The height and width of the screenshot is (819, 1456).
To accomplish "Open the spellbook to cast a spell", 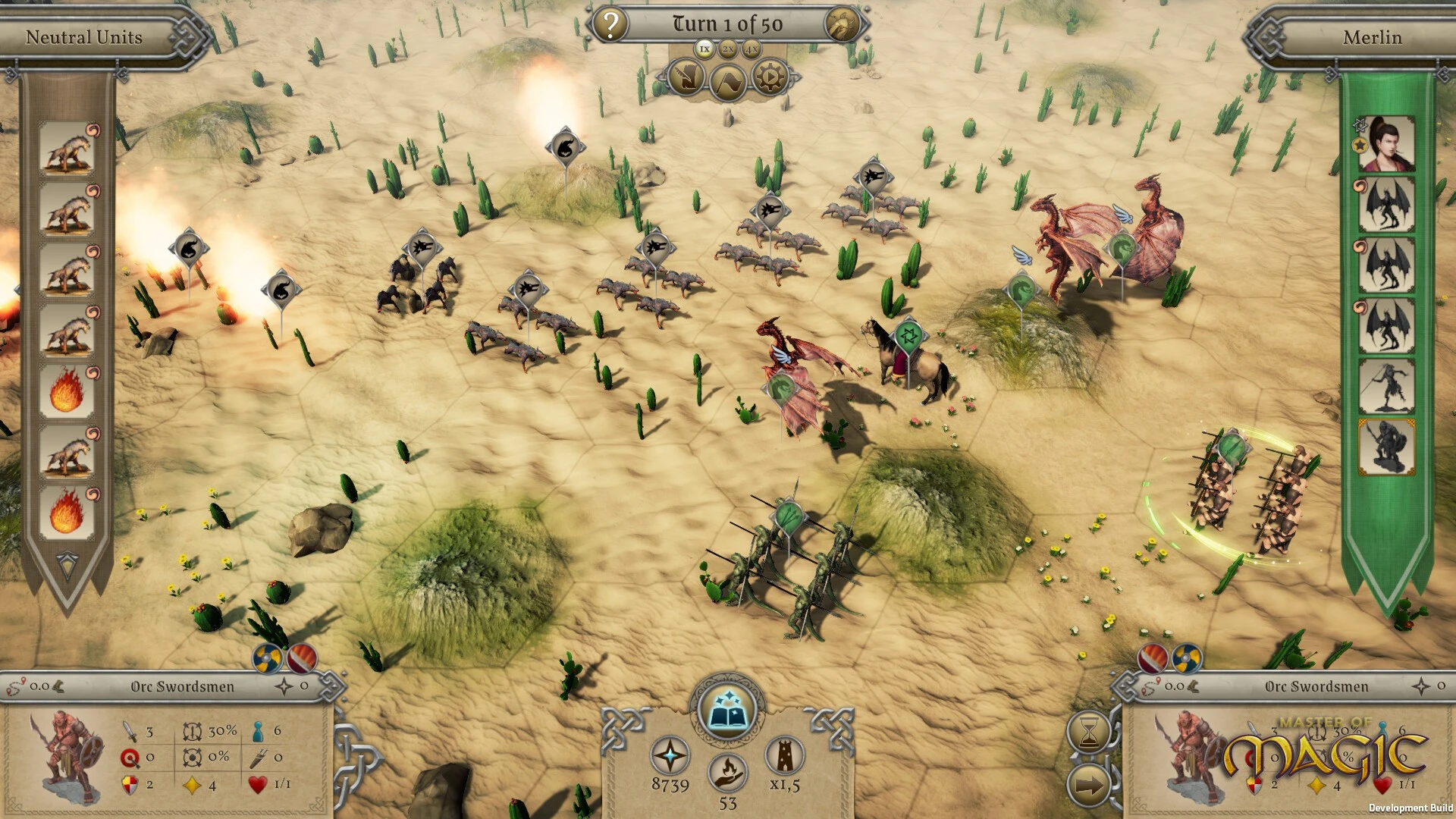I will [727, 711].
